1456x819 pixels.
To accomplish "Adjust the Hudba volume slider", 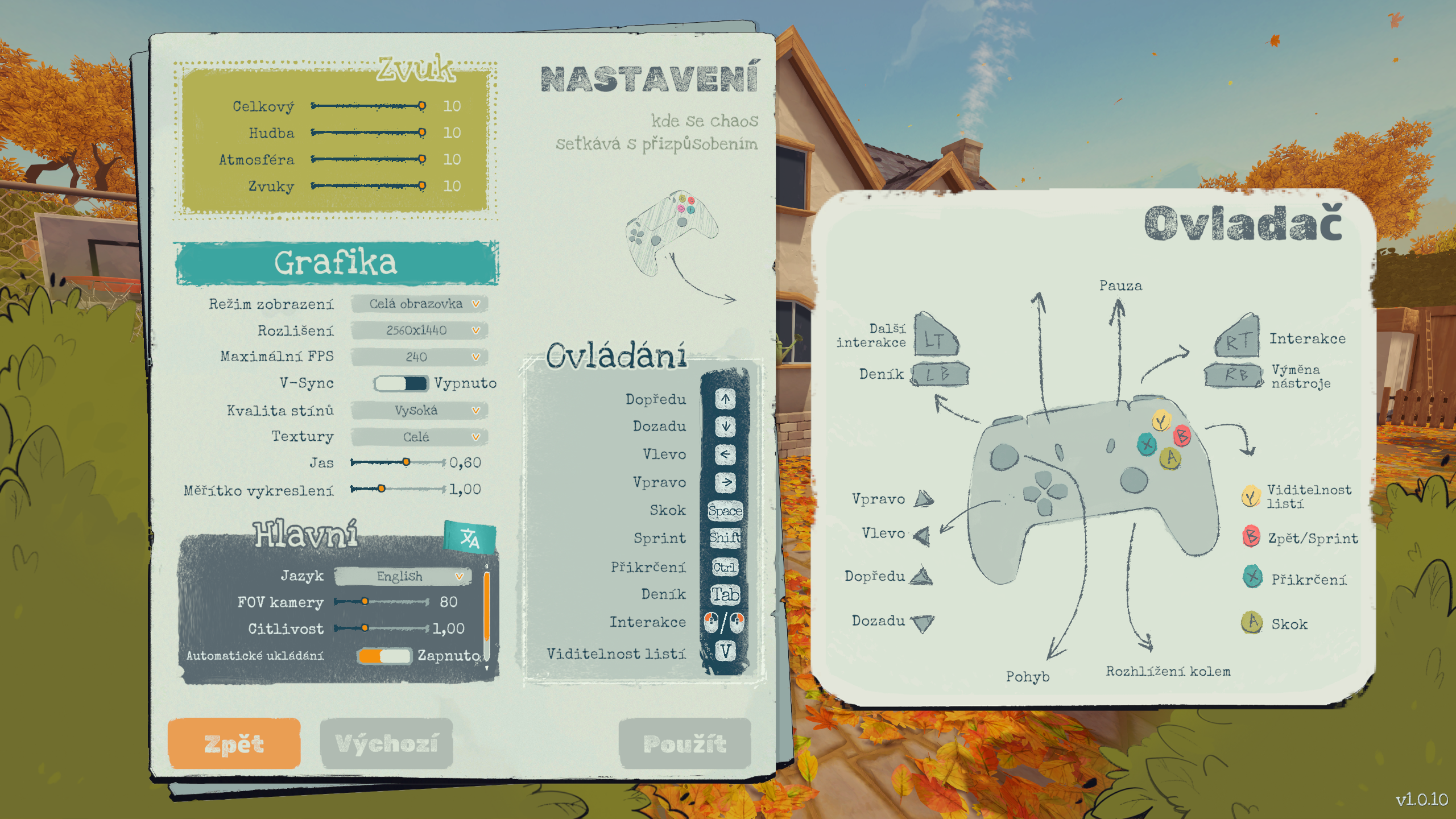I will coord(367,133).
